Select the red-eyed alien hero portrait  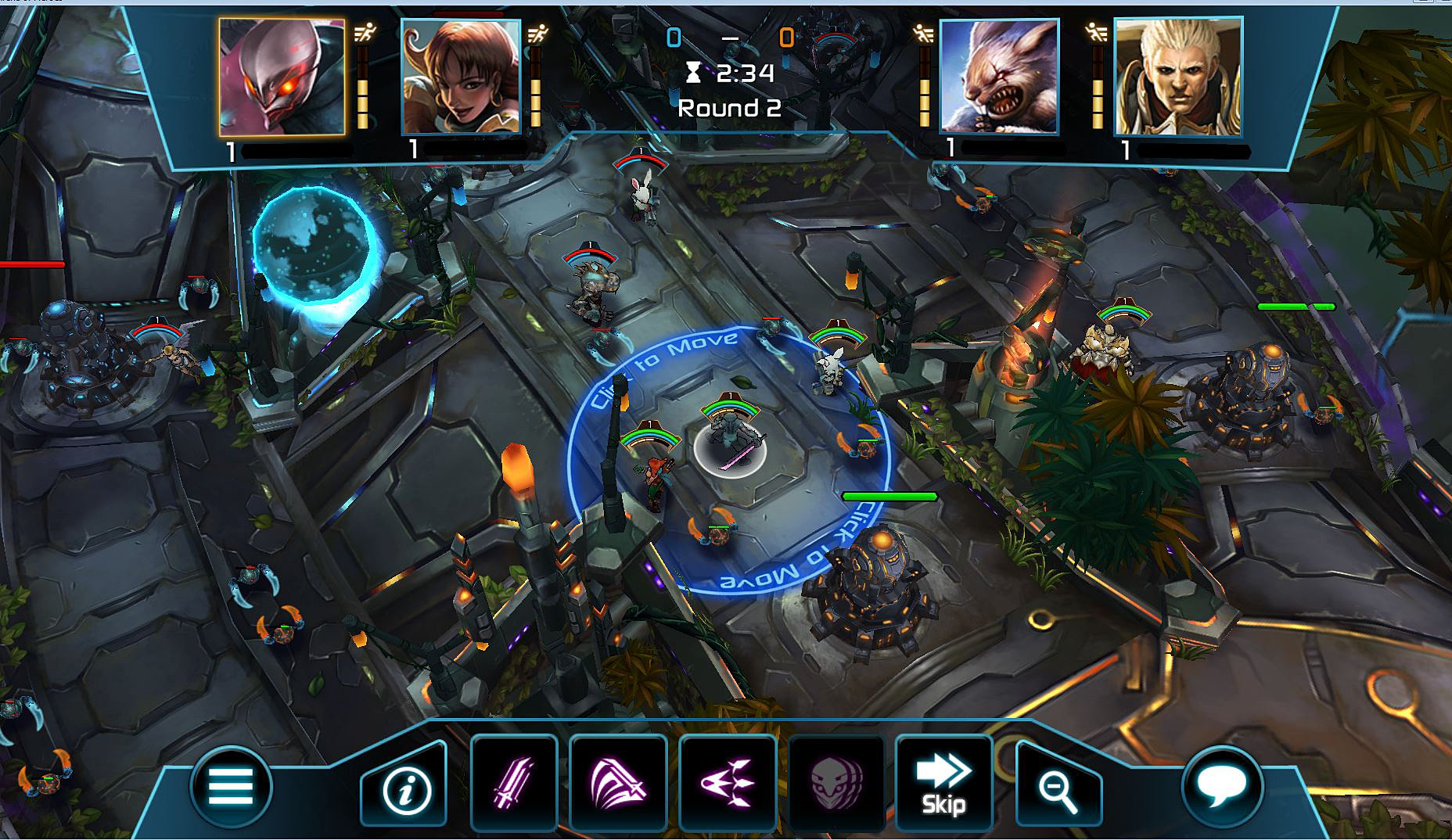282,78
